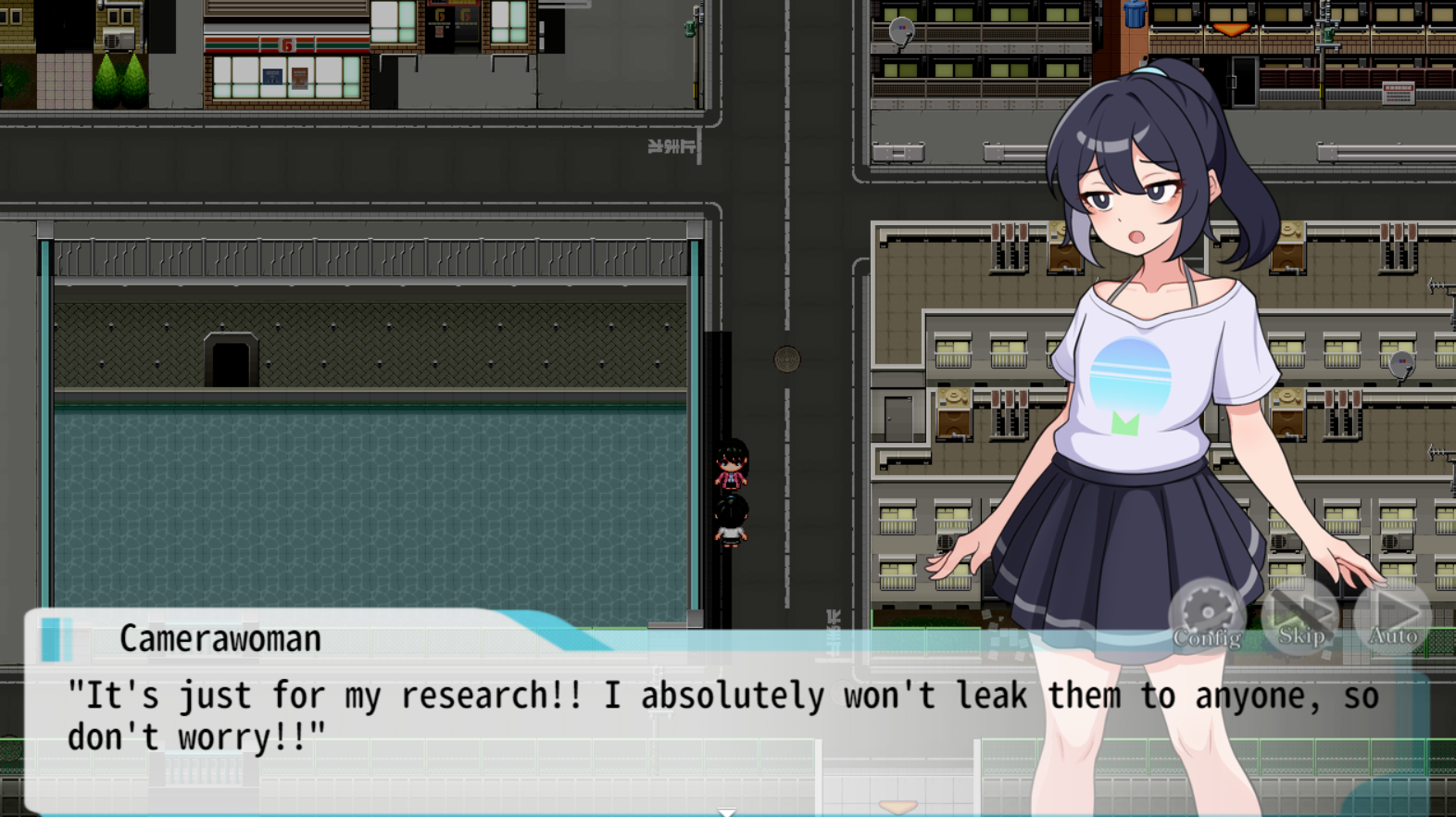
Task: Open the Config gear button
Action: click(x=1207, y=617)
